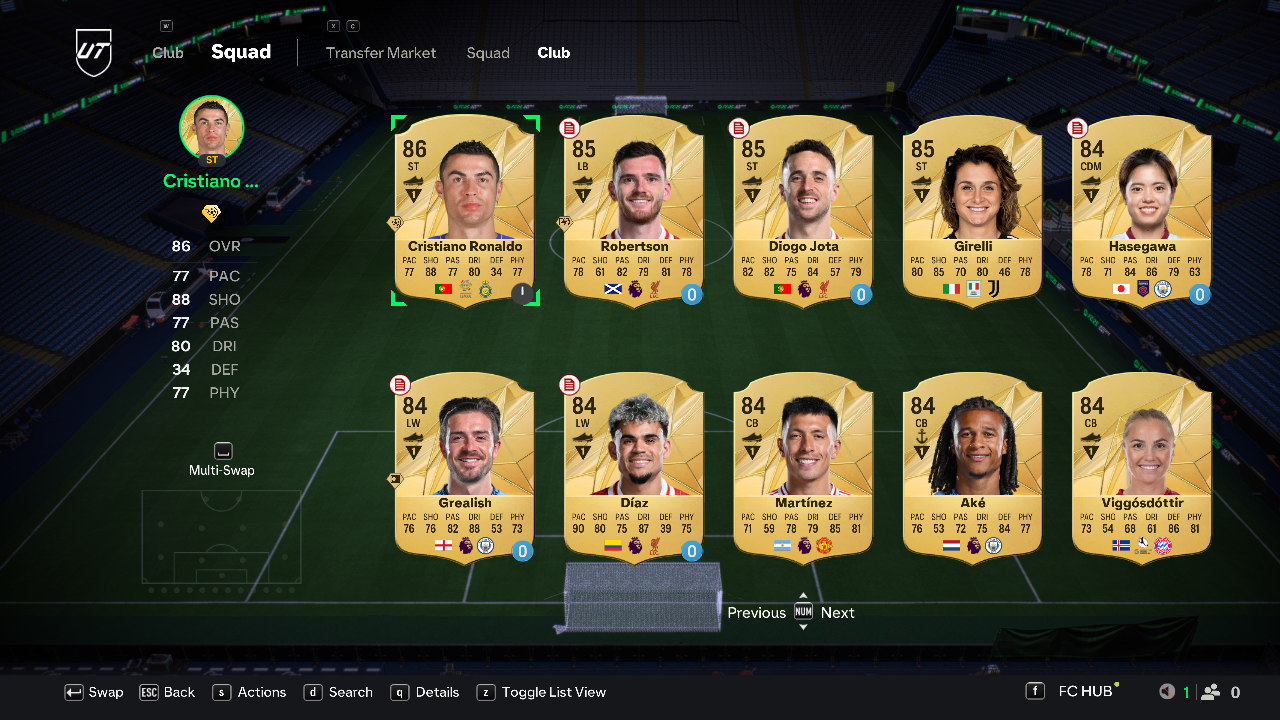The width and height of the screenshot is (1280, 720).
Task: Select the Girelli player card
Action: coord(972,210)
